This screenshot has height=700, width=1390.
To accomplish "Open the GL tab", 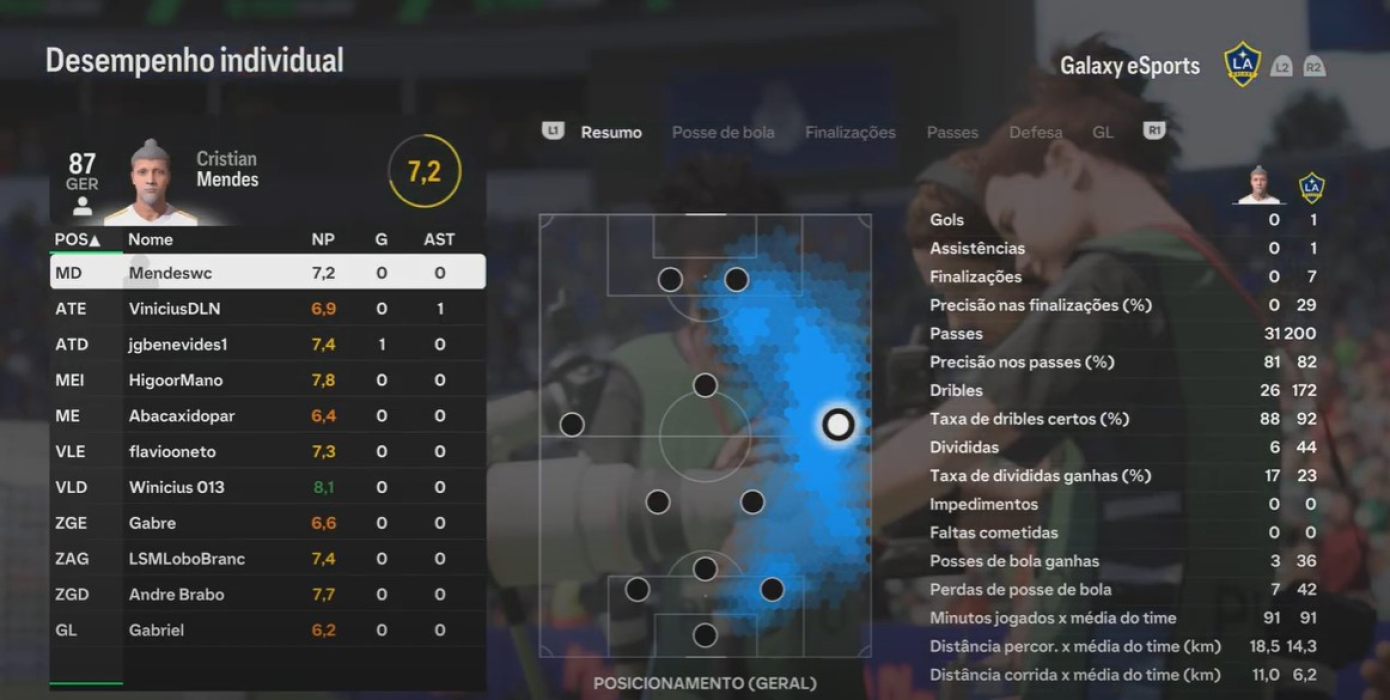I will click(1102, 132).
